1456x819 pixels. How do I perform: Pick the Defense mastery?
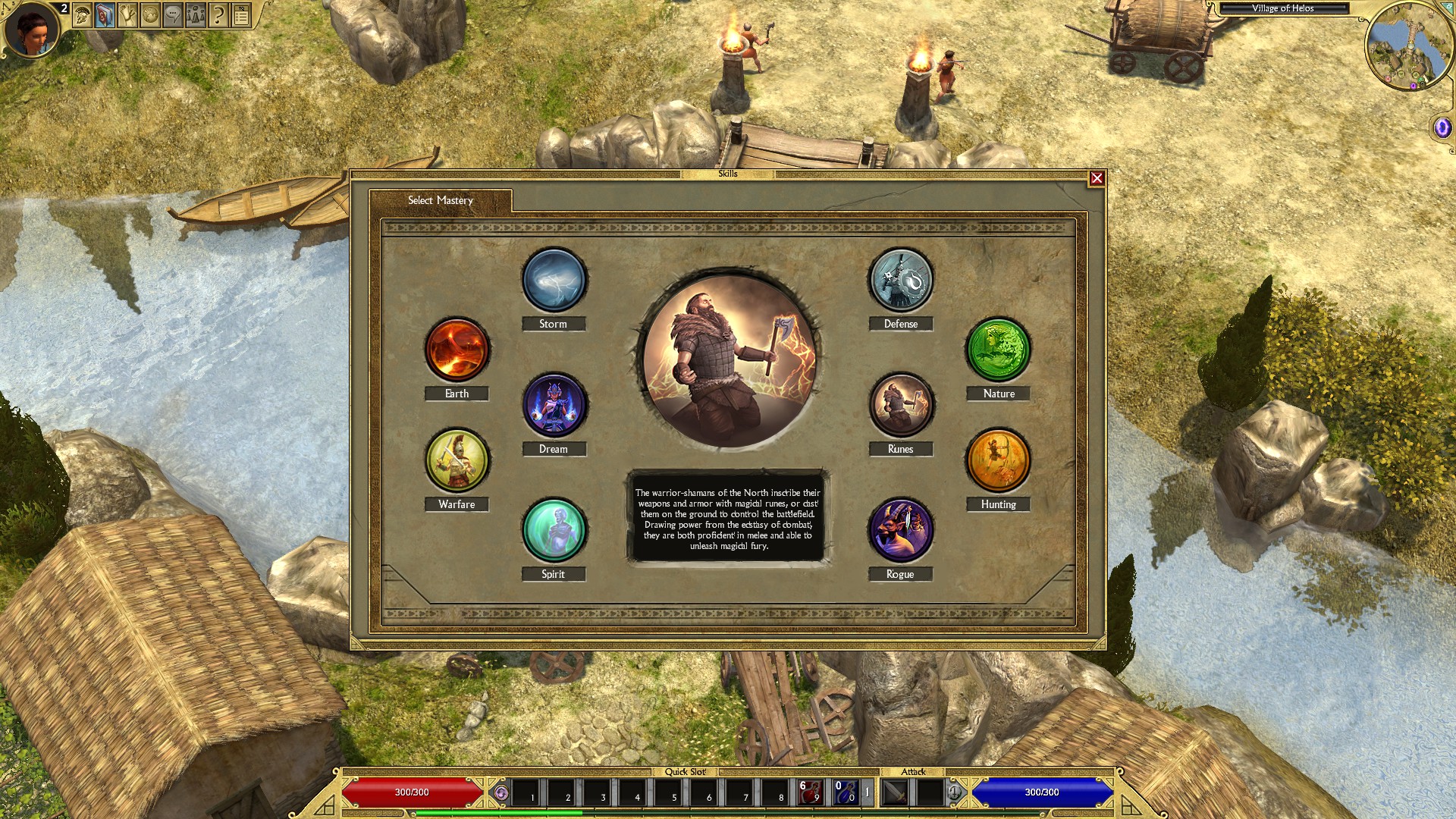tap(901, 280)
